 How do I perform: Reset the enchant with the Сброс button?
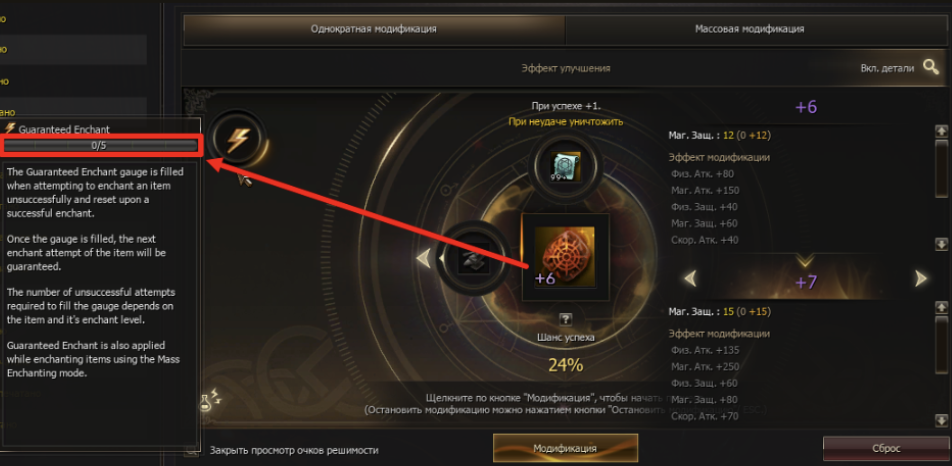pyautogui.click(x=886, y=449)
